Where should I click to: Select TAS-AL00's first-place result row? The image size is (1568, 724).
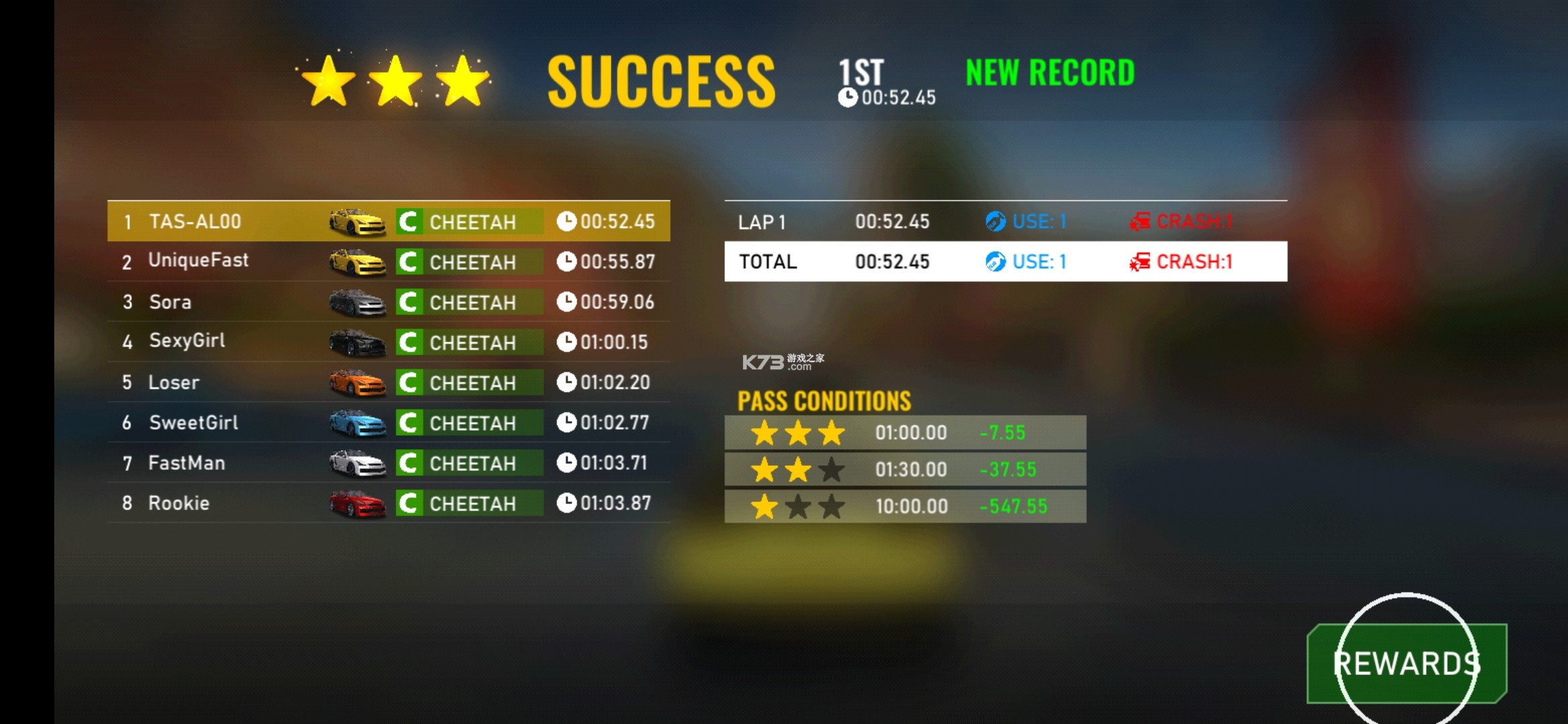tap(389, 221)
